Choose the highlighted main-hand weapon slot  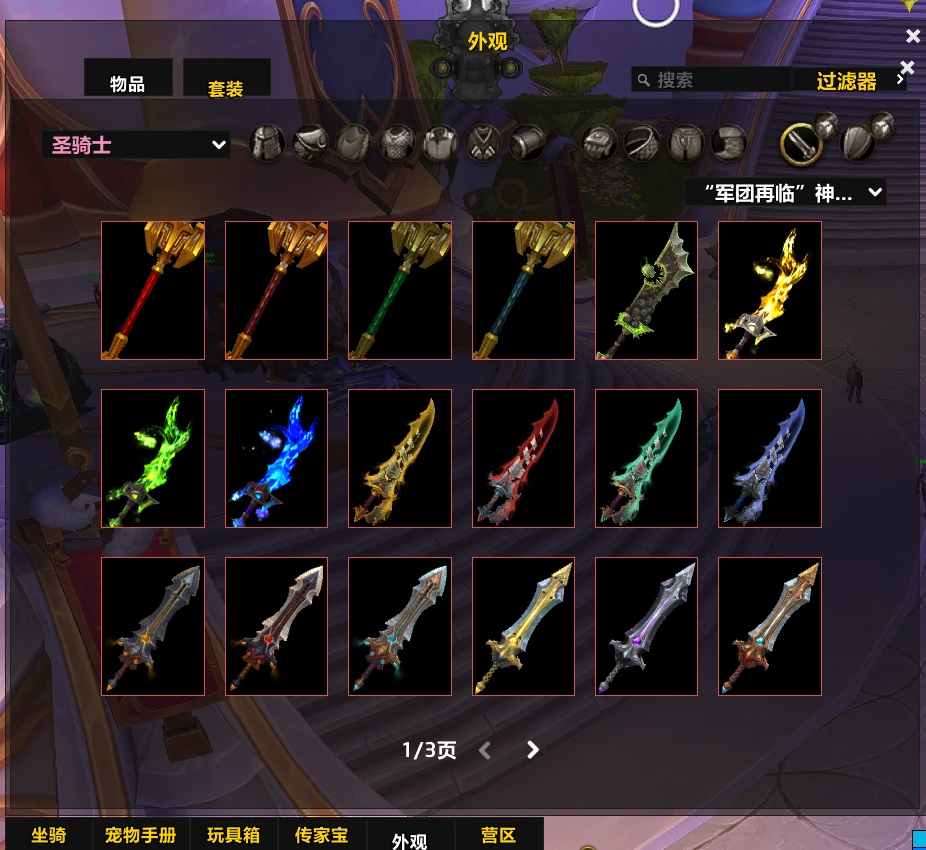[x=801, y=145]
